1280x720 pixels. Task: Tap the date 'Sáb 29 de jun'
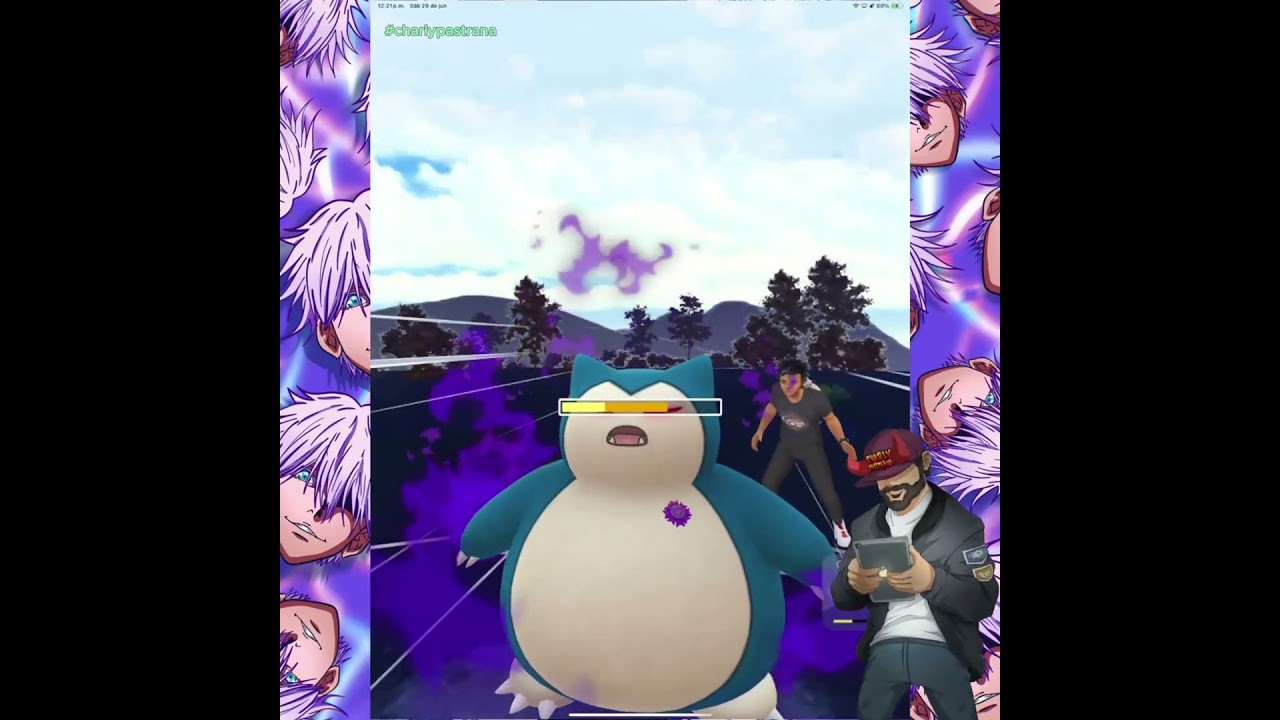click(x=430, y=5)
